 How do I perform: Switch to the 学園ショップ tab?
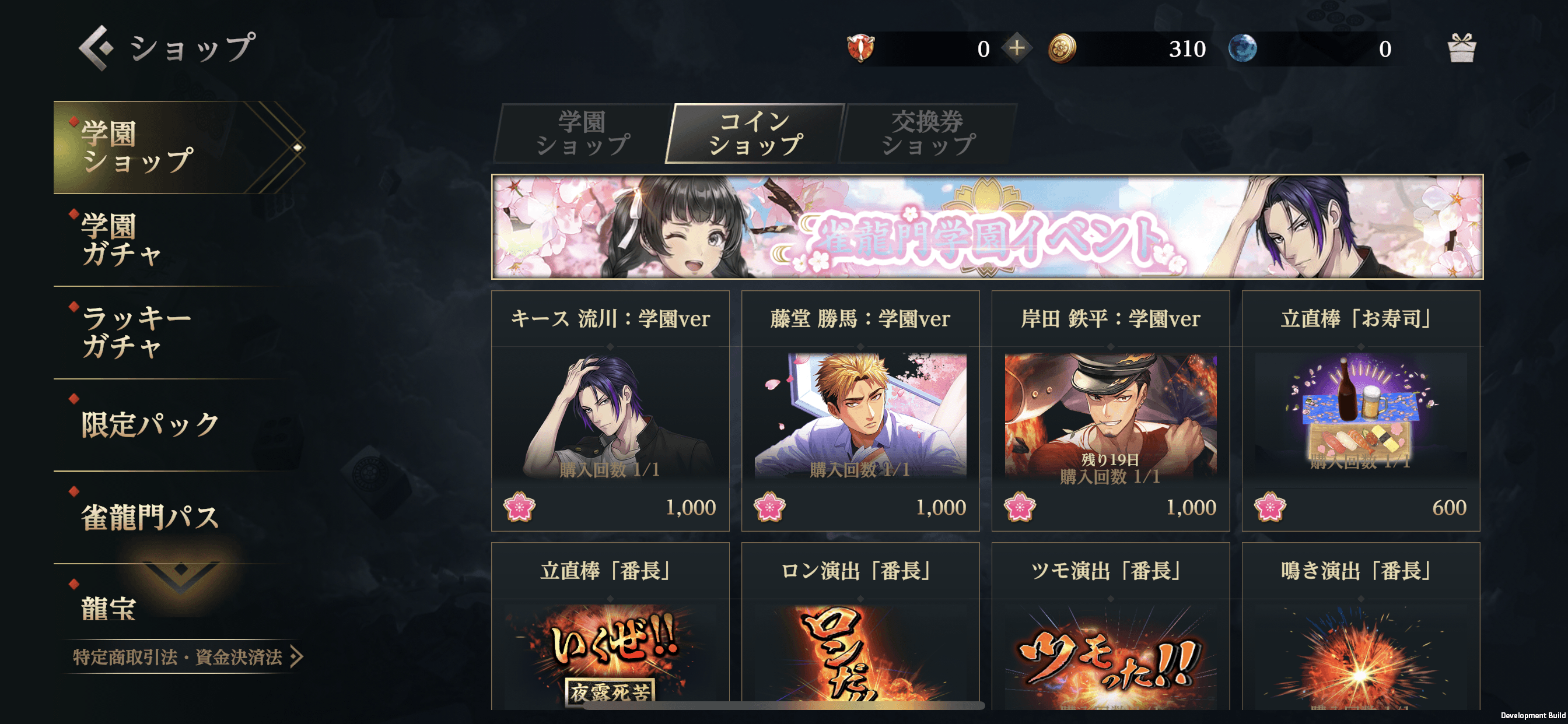583,134
